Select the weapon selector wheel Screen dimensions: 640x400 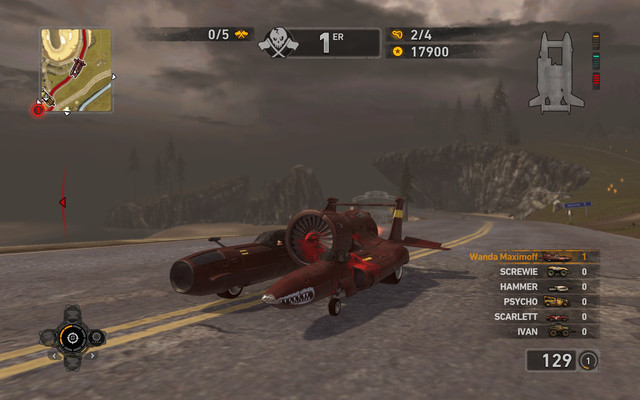(72, 338)
